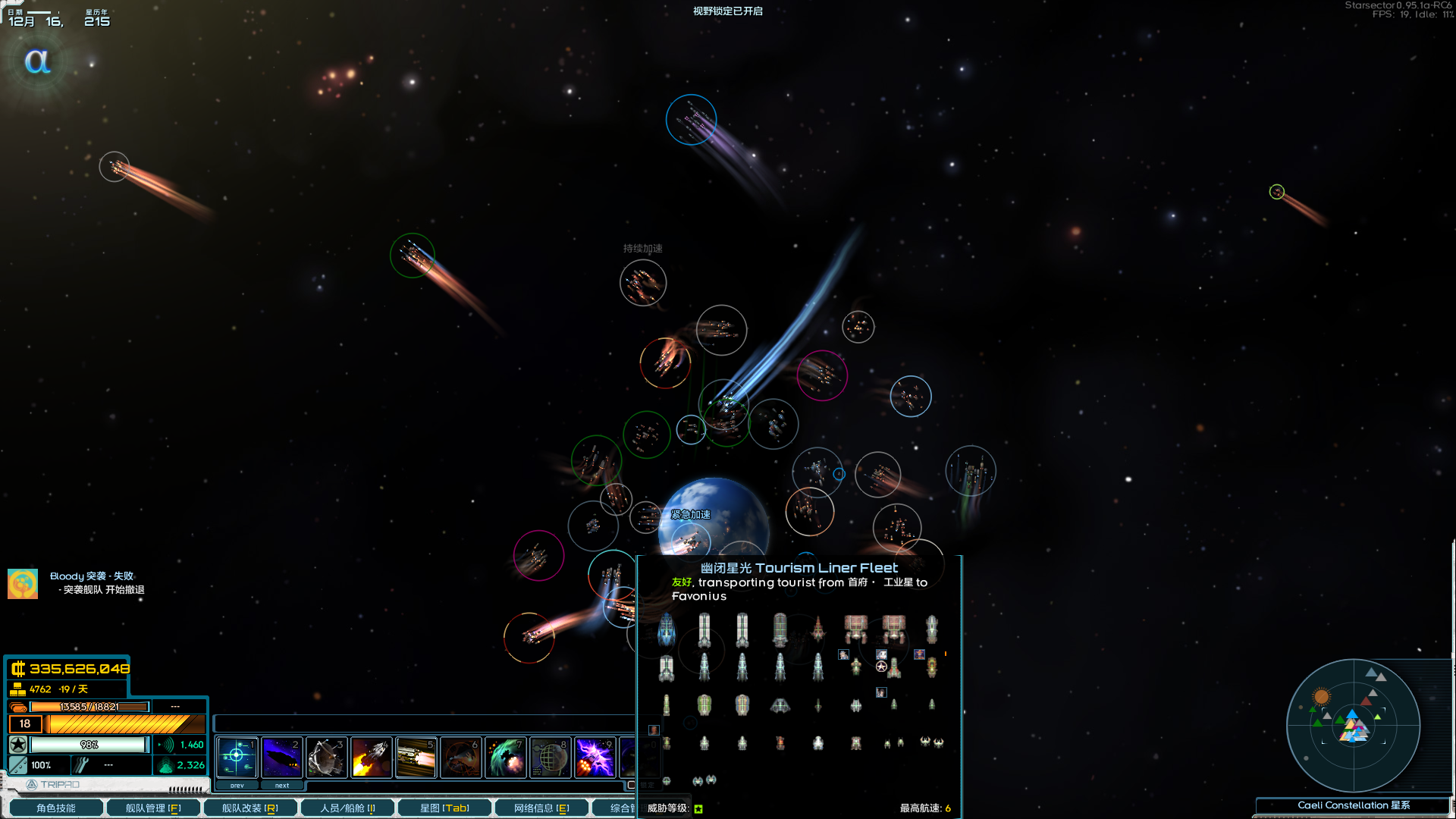Activate the satellite sensor ability in slot 3
1456x819 pixels.
326,756
